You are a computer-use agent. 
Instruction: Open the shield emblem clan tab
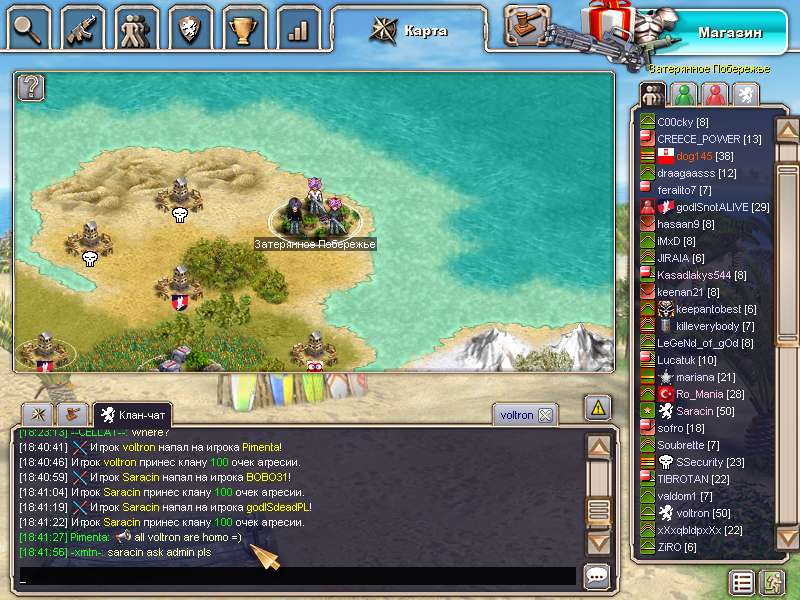coord(190,27)
